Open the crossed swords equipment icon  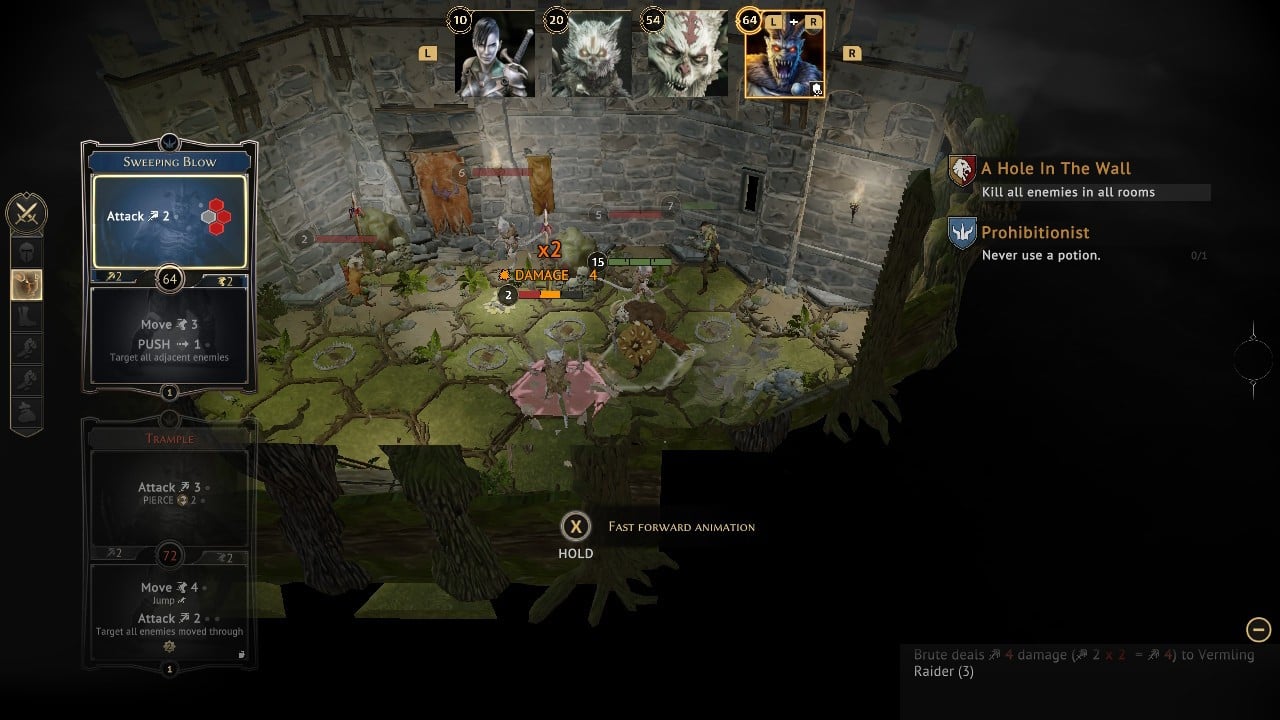[x=26, y=213]
